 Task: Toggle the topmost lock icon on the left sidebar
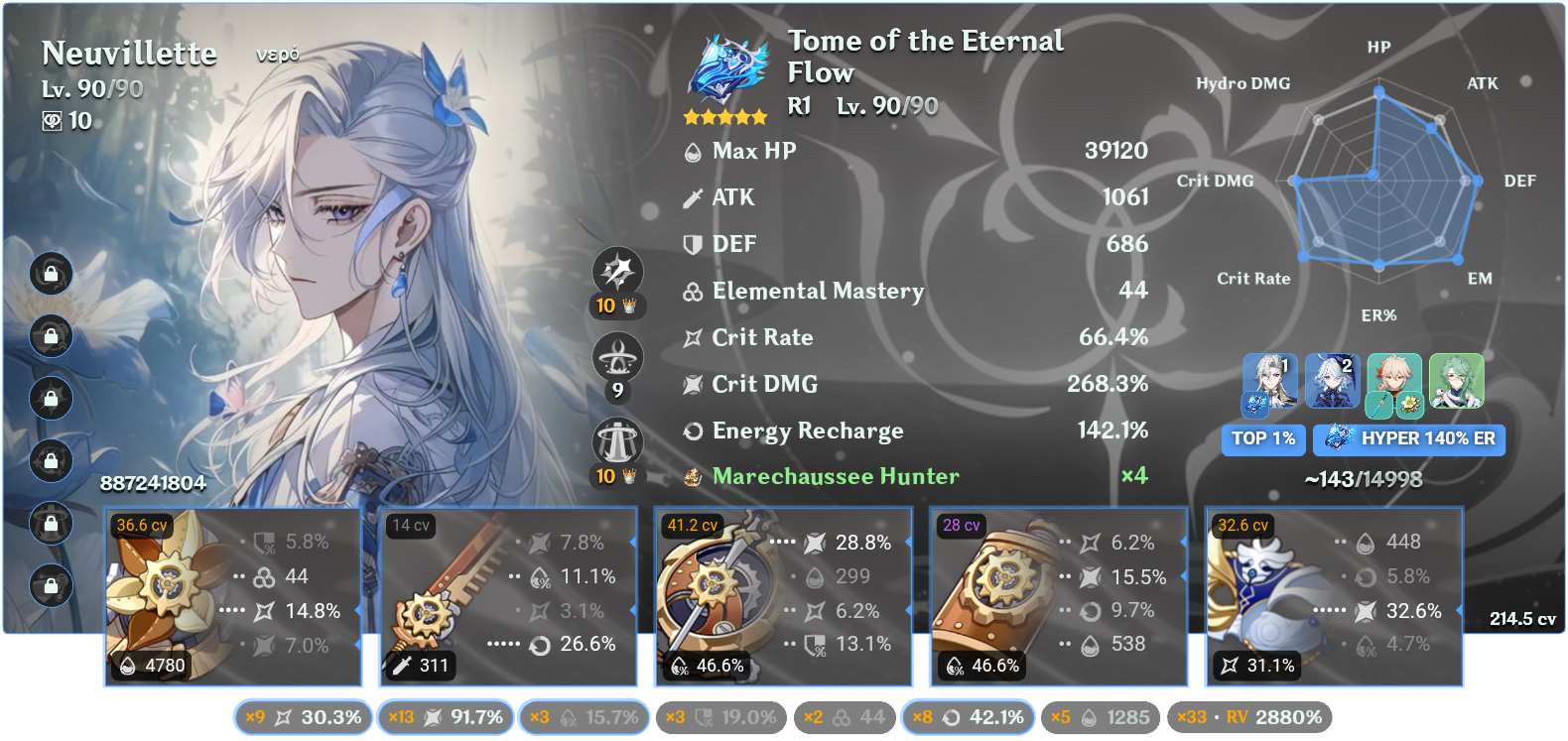tap(51, 274)
